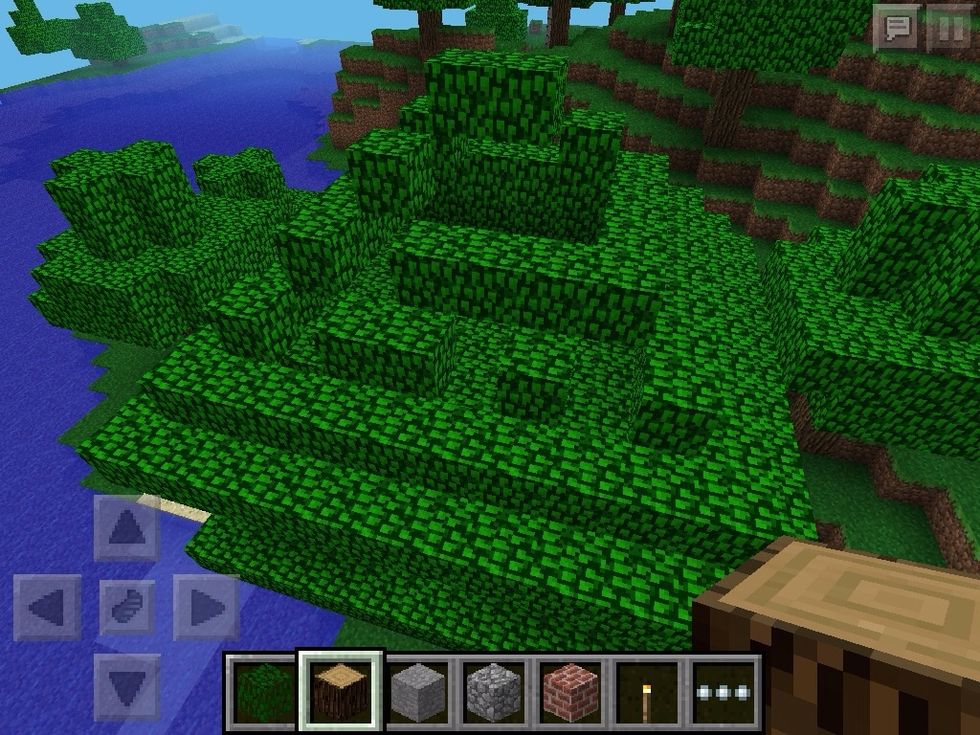Tap the D-pad left arrow
The image size is (980, 735).
point(48,607)
